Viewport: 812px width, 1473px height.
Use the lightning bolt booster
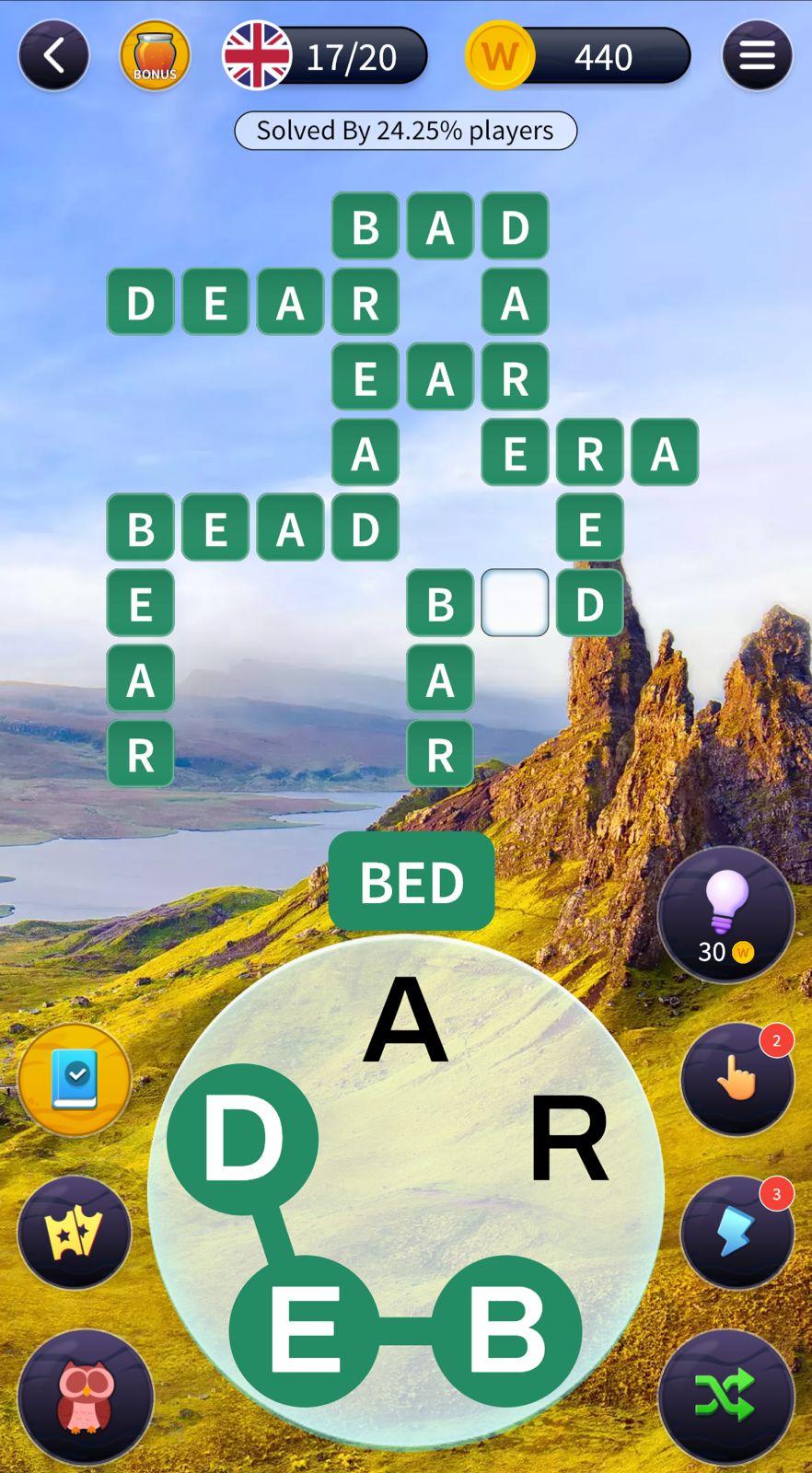[737, 1232]
